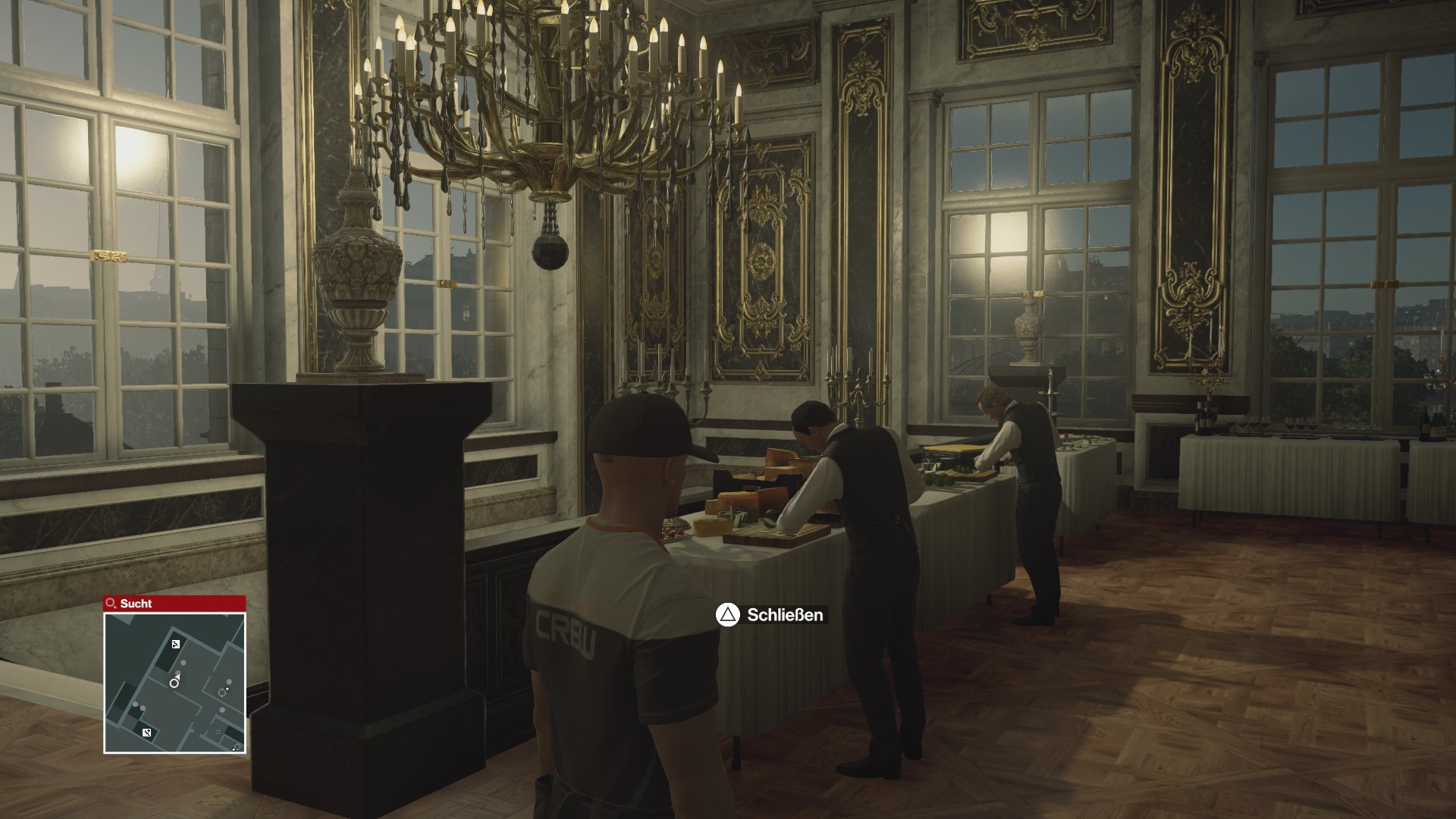The image size is (1456, 819).
Task: Click the waiter at the far serving station
Action: click(x=1024, y=478)
